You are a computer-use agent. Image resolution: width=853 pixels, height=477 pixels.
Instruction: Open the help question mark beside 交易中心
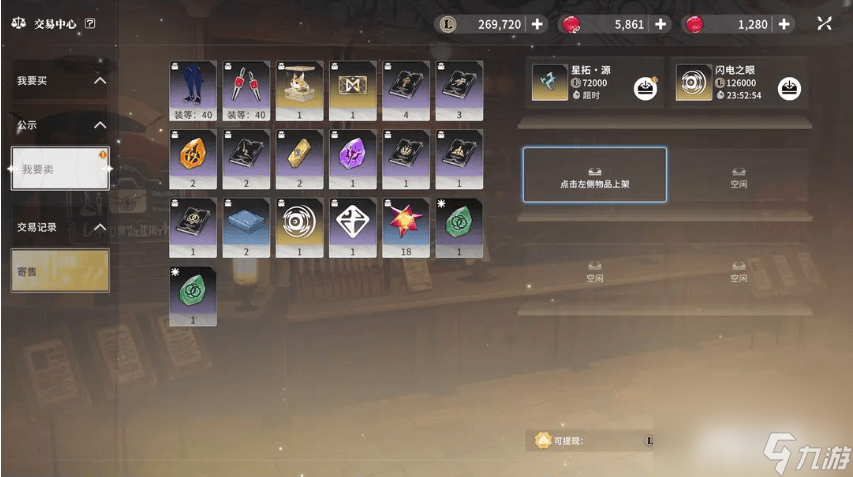click(x=91, y=23)
